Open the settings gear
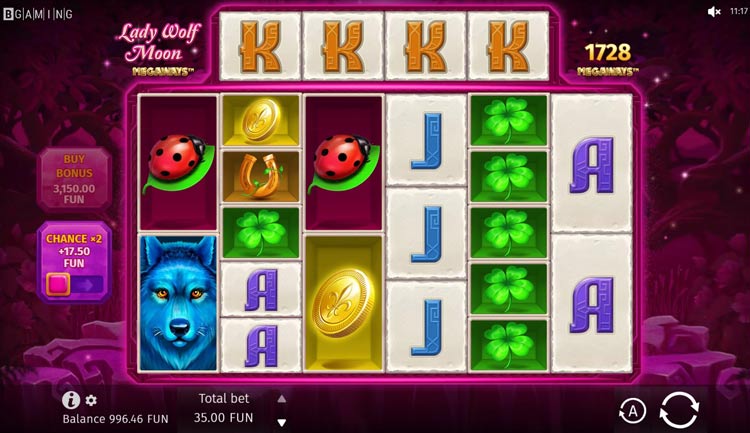The height and width of the screenshot is (433, 750). 91,400
